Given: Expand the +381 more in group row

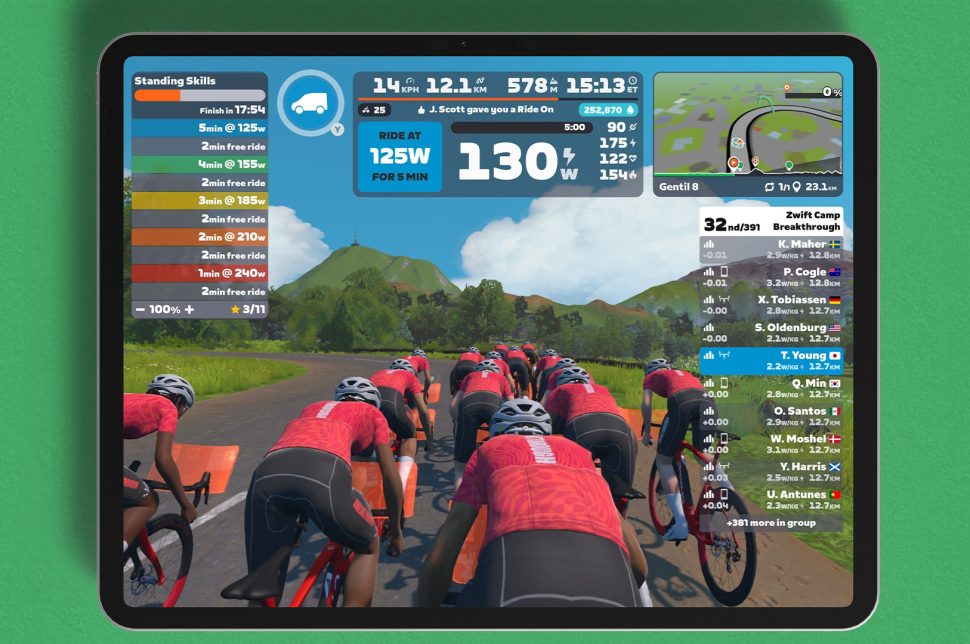Looking at the screenshot, I should (x=771, y=522).
